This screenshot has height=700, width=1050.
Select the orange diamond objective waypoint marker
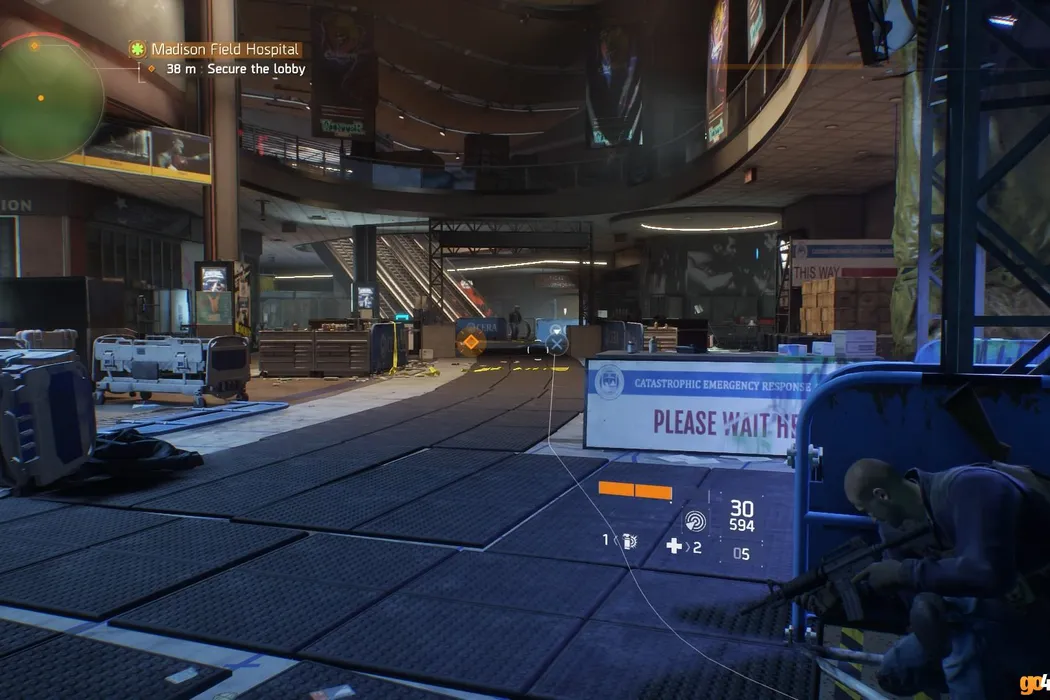pyautogui.click(x=470, y=342)
